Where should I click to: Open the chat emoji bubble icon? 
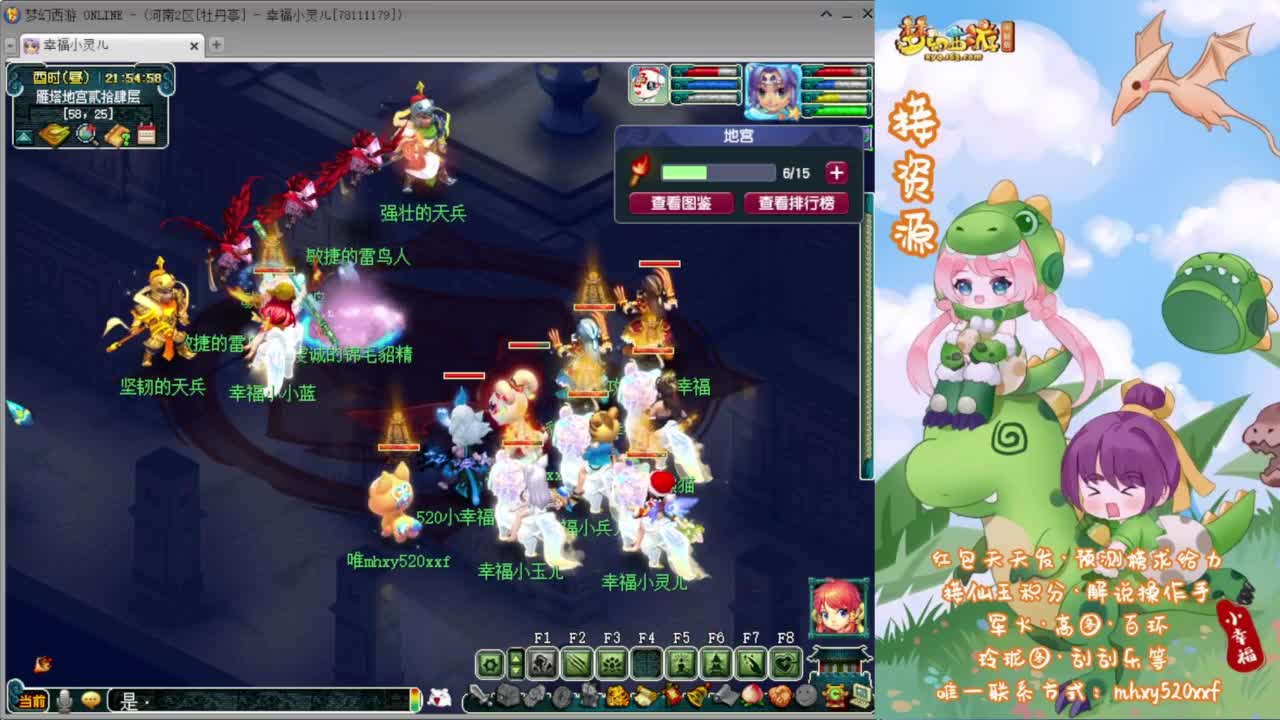90,700
